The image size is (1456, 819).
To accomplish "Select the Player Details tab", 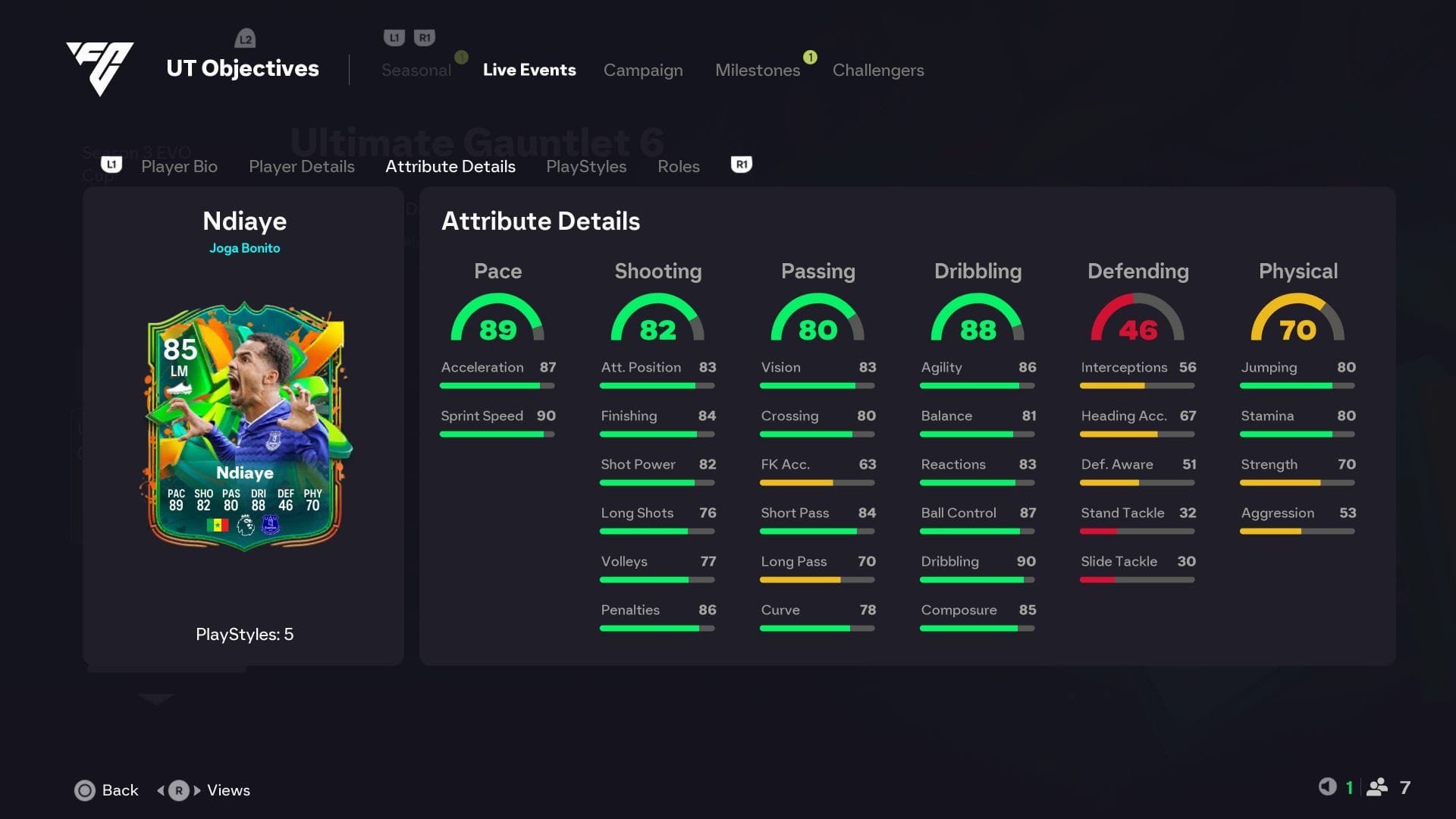I will (x=301, y=166).
